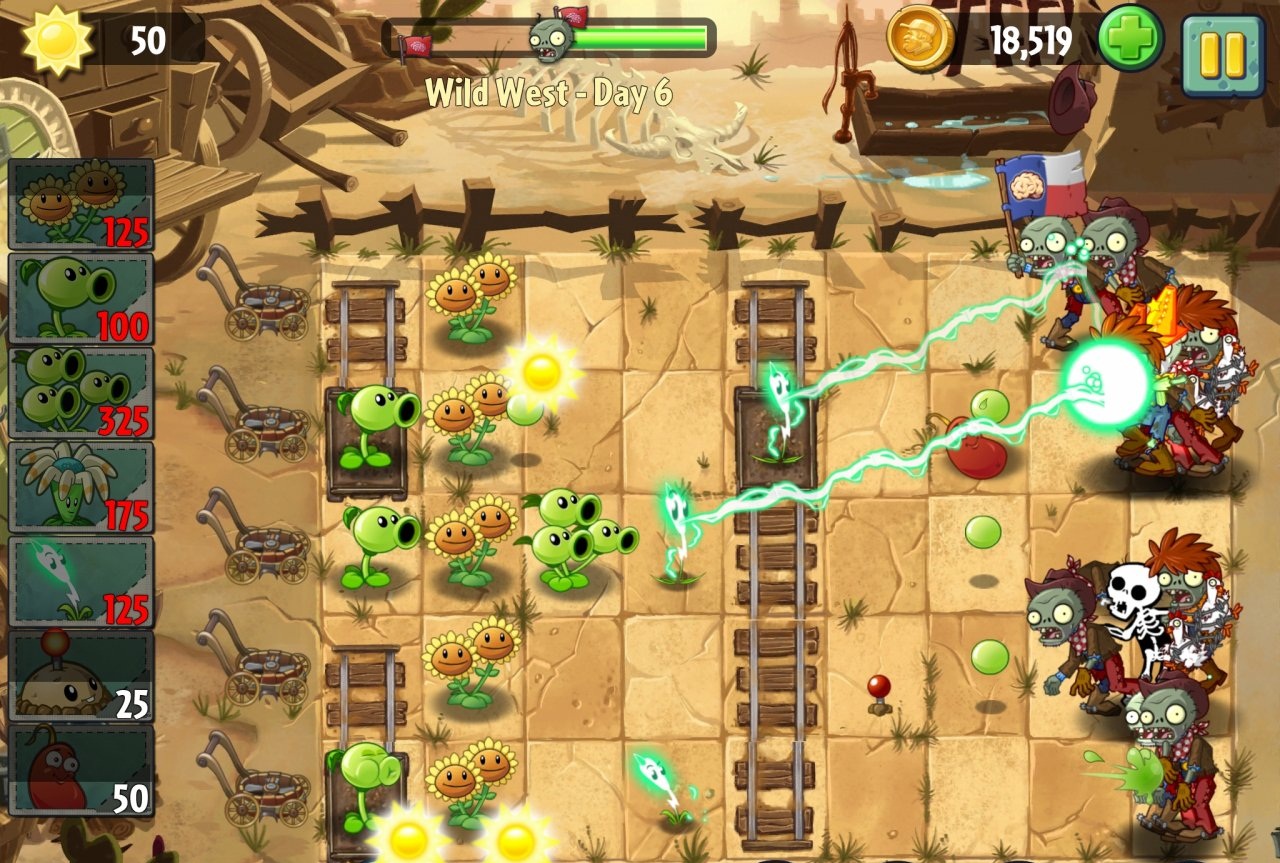Choose the Lightning Reed seed packet
The image size is (1280, 863).
81,581
